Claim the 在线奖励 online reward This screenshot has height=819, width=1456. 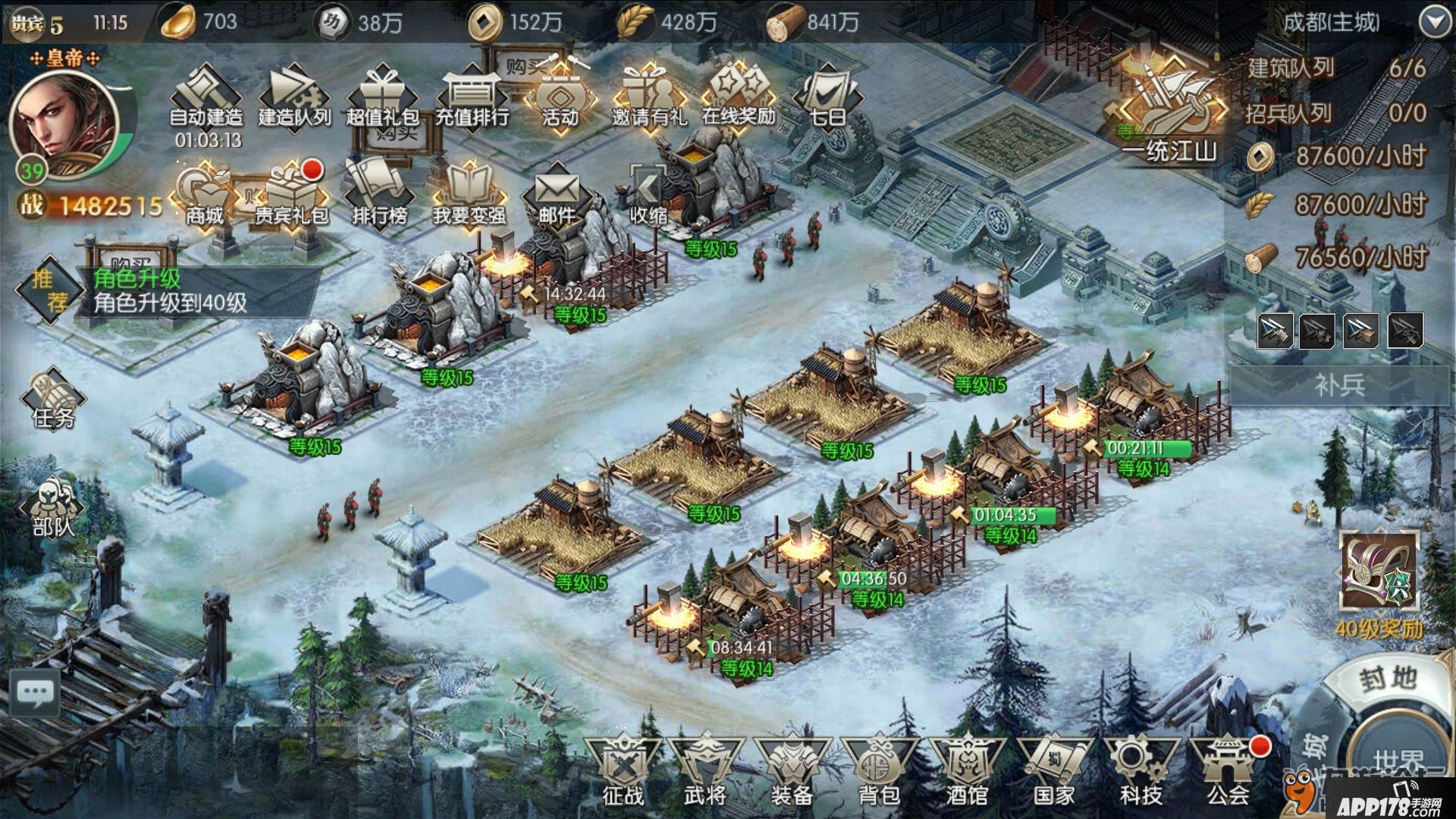tap(738, 97)
